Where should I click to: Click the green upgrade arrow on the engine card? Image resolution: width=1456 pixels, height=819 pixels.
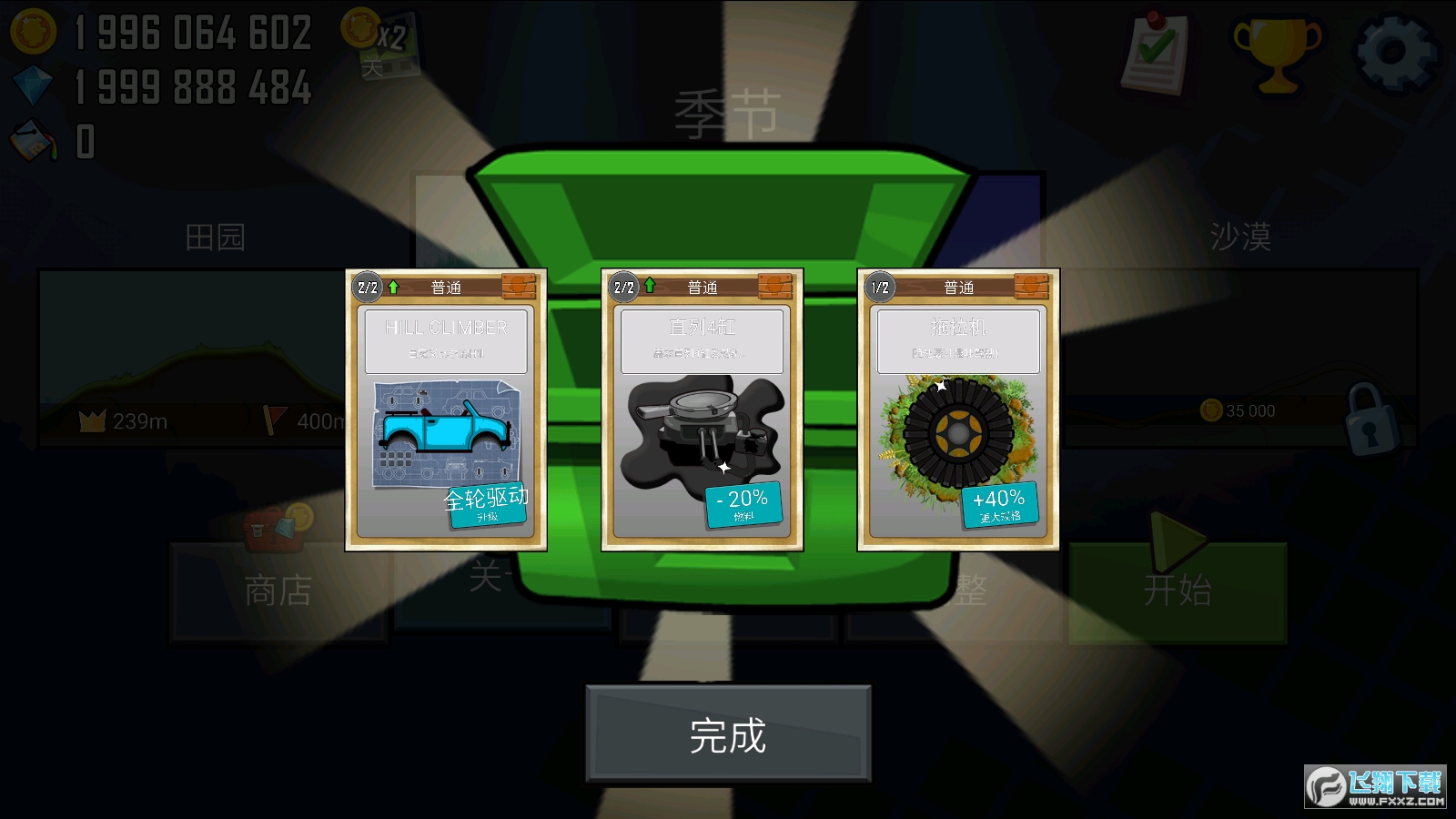(649, 285)
